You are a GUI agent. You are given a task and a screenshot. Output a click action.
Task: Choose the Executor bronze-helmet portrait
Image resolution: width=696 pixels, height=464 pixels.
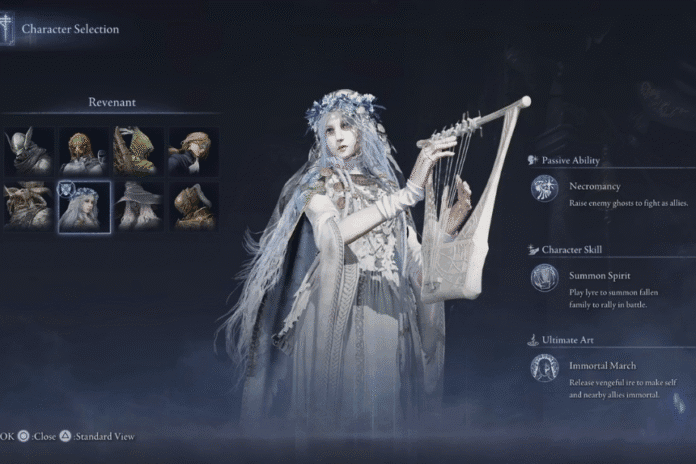(x=193, y=205)
